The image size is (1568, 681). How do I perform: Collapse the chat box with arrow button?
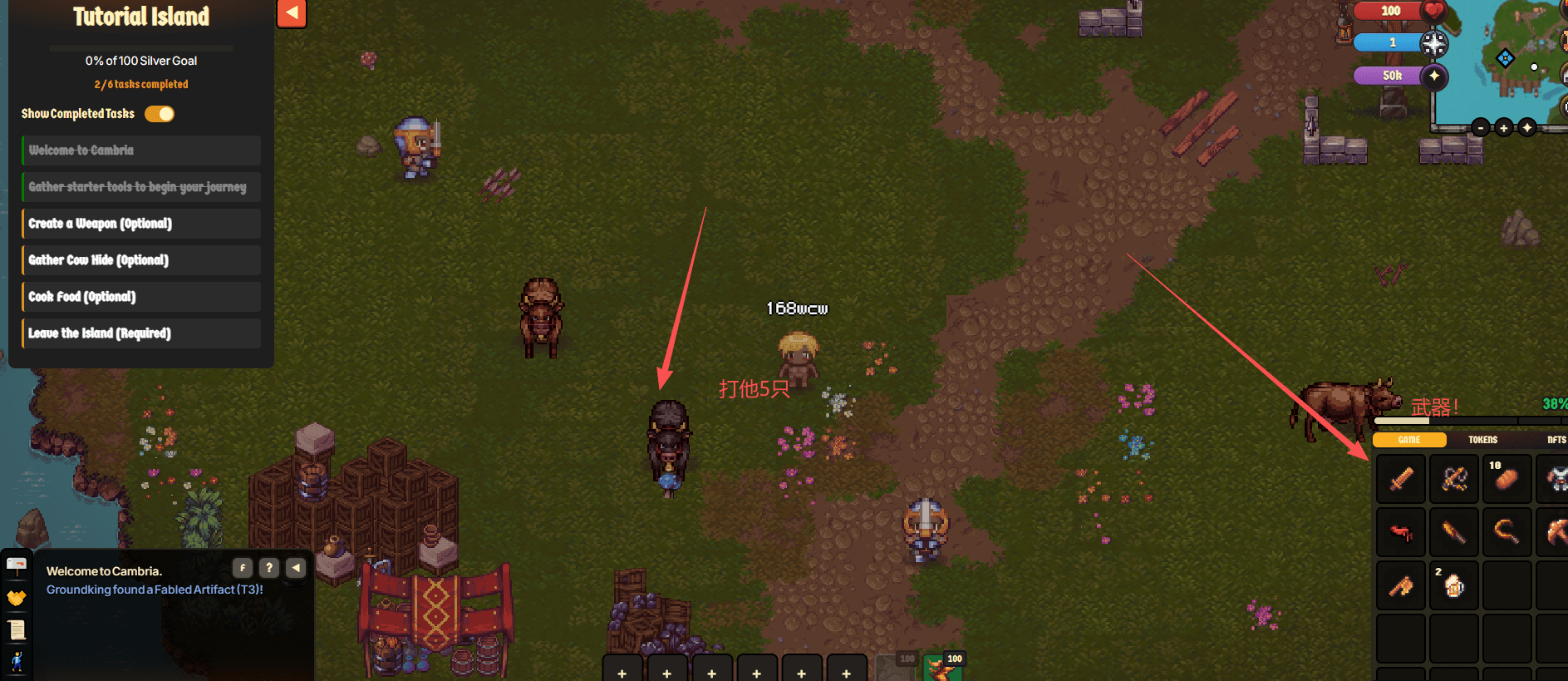click(296, 568)
